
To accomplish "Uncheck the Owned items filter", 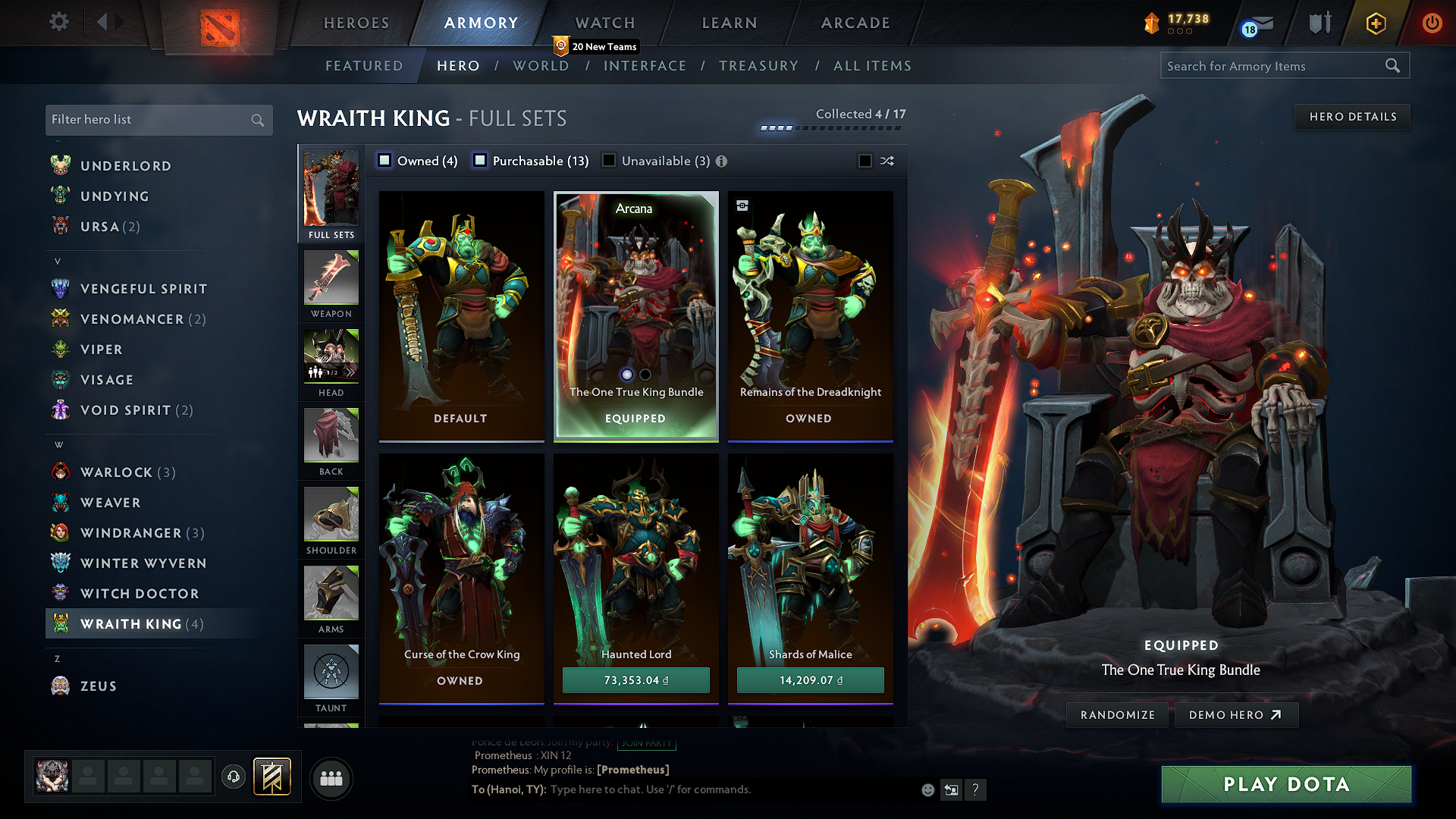I will pos(384,161).
